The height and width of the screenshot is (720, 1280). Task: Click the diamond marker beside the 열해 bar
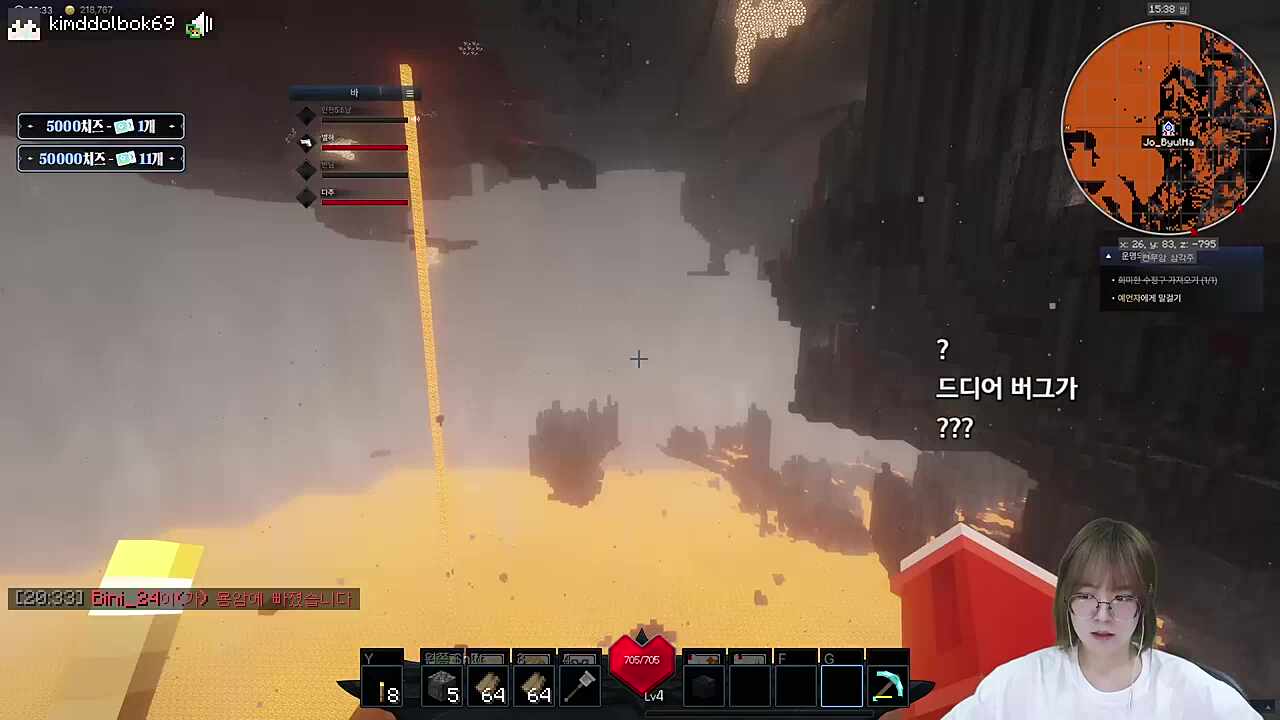tap(307, 141)
